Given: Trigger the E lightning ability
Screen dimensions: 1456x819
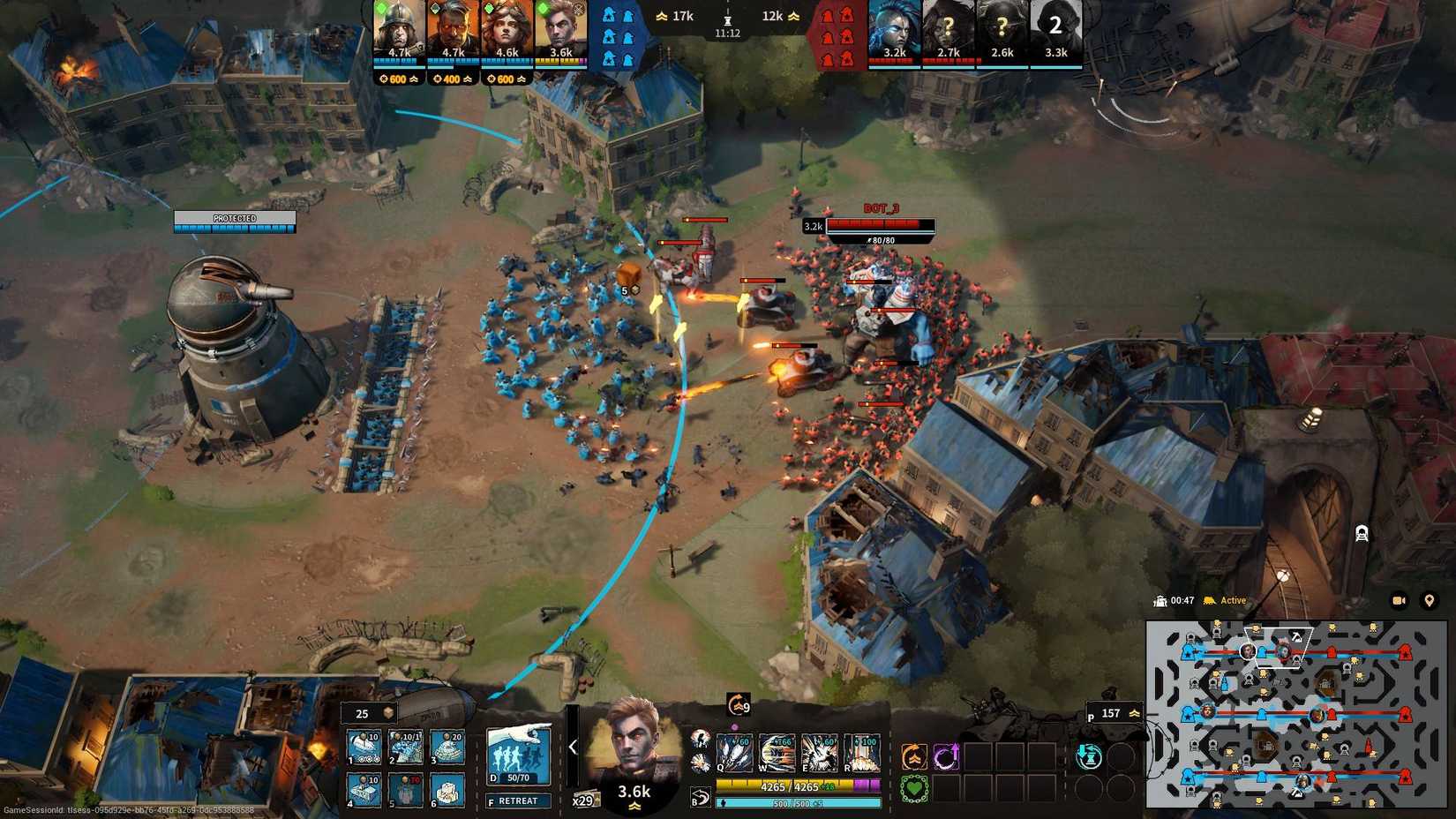Looking at the screenshot, I should tap(819, 754).
